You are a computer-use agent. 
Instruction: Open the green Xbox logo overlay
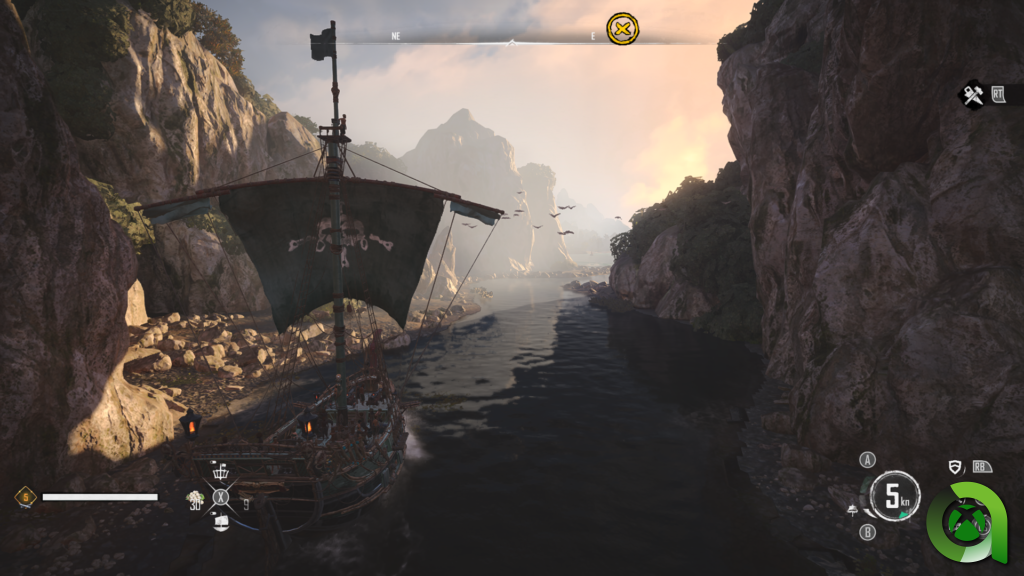click(966, 520)
